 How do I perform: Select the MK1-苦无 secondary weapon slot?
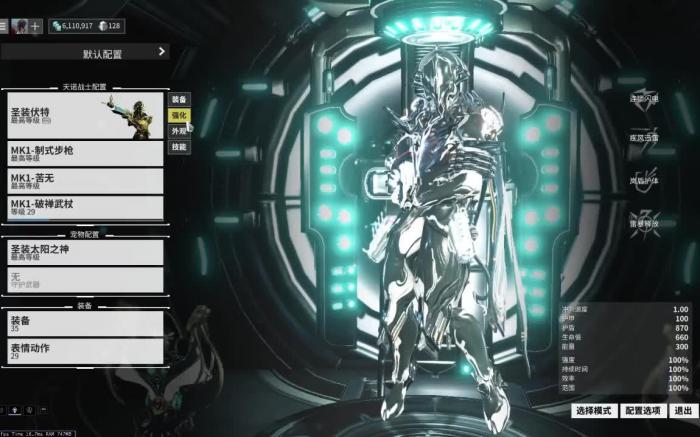[x=84, y=181]
